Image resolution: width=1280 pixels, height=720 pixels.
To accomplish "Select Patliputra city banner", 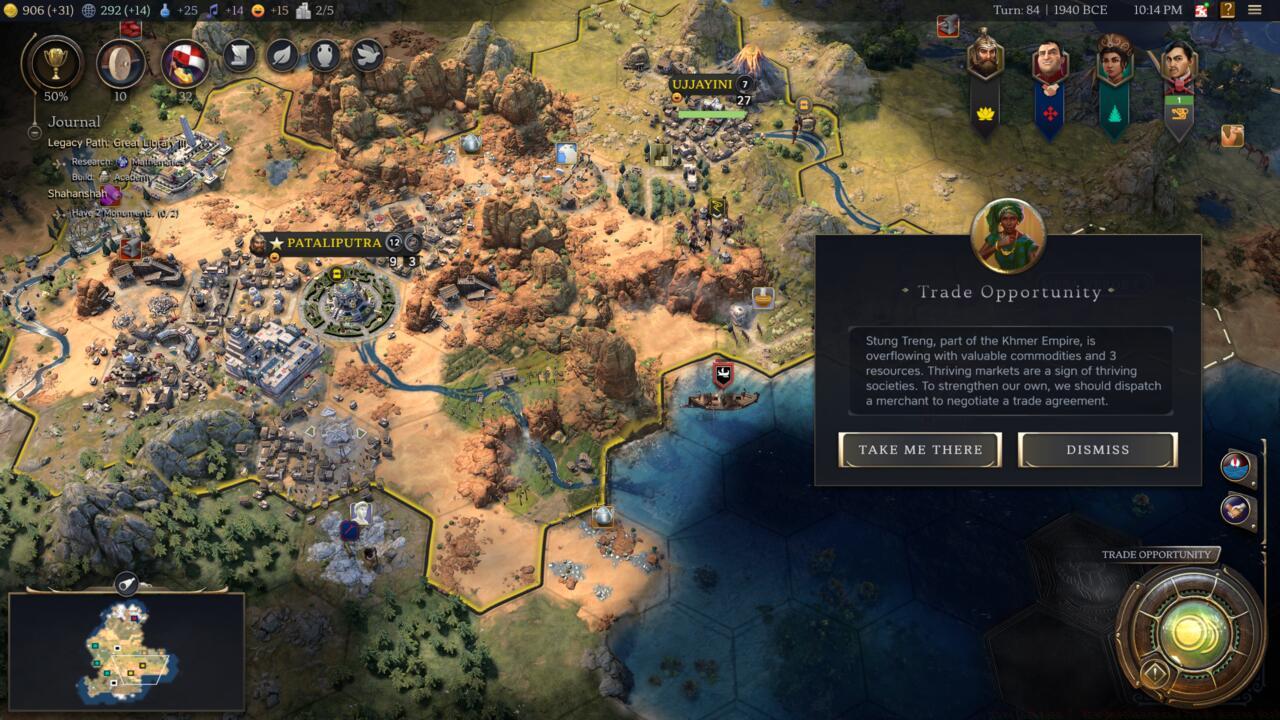I will (334, 243).
